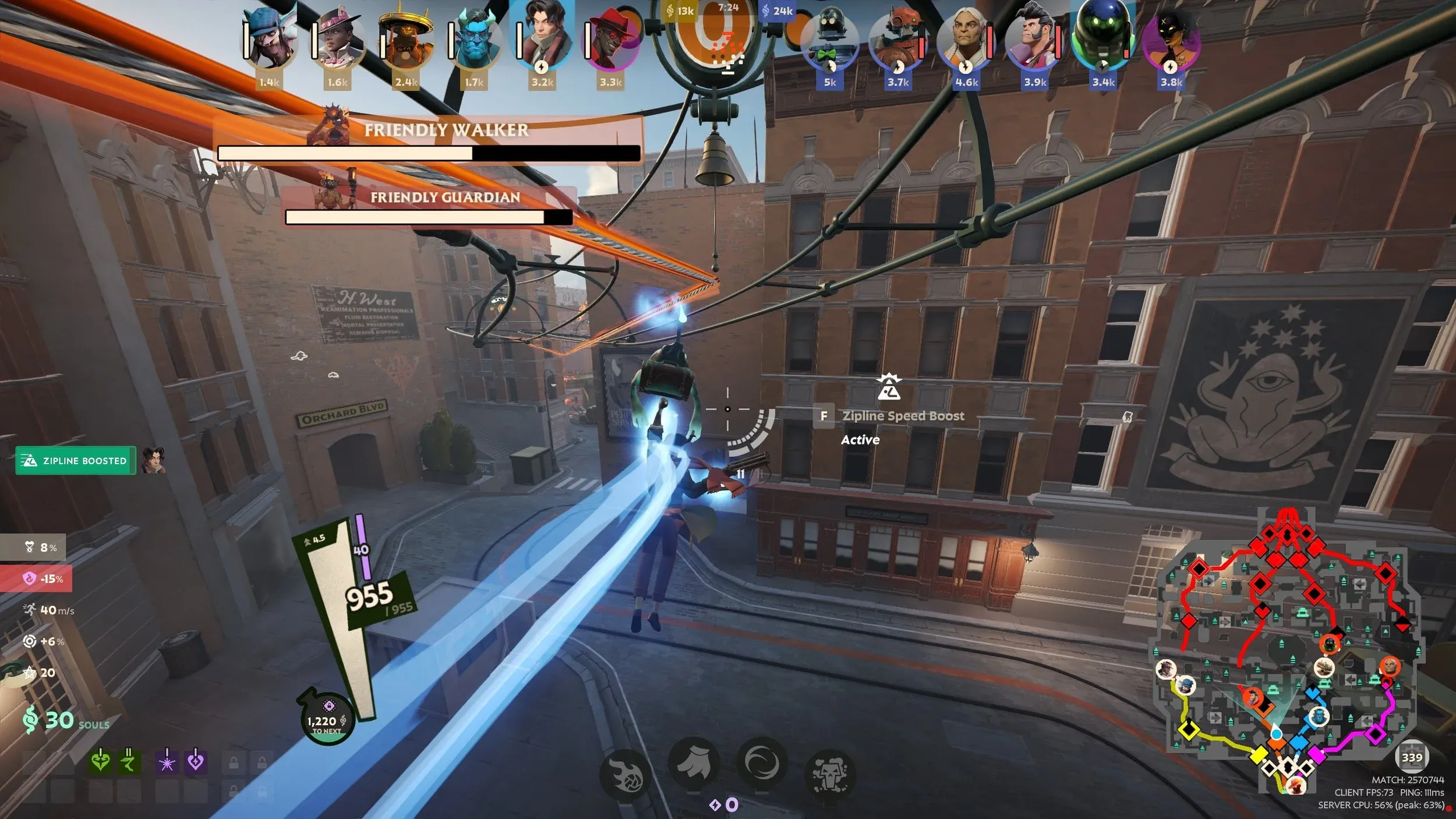Select the blue-capped big-eared hero portrait
This screenshot has height=819, width=1456.
271,41
